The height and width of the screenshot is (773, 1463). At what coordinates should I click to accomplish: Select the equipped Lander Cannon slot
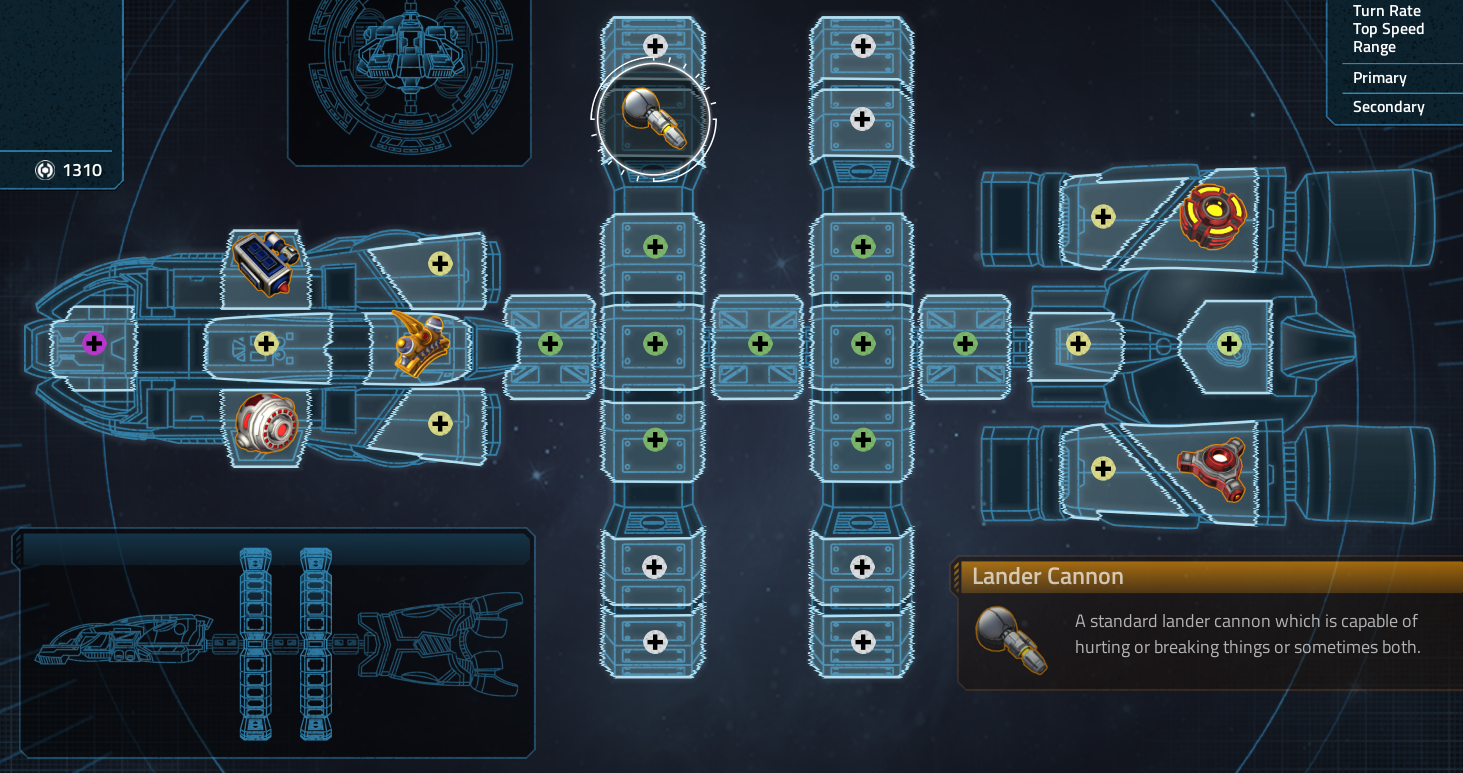[x=654, y=119]
